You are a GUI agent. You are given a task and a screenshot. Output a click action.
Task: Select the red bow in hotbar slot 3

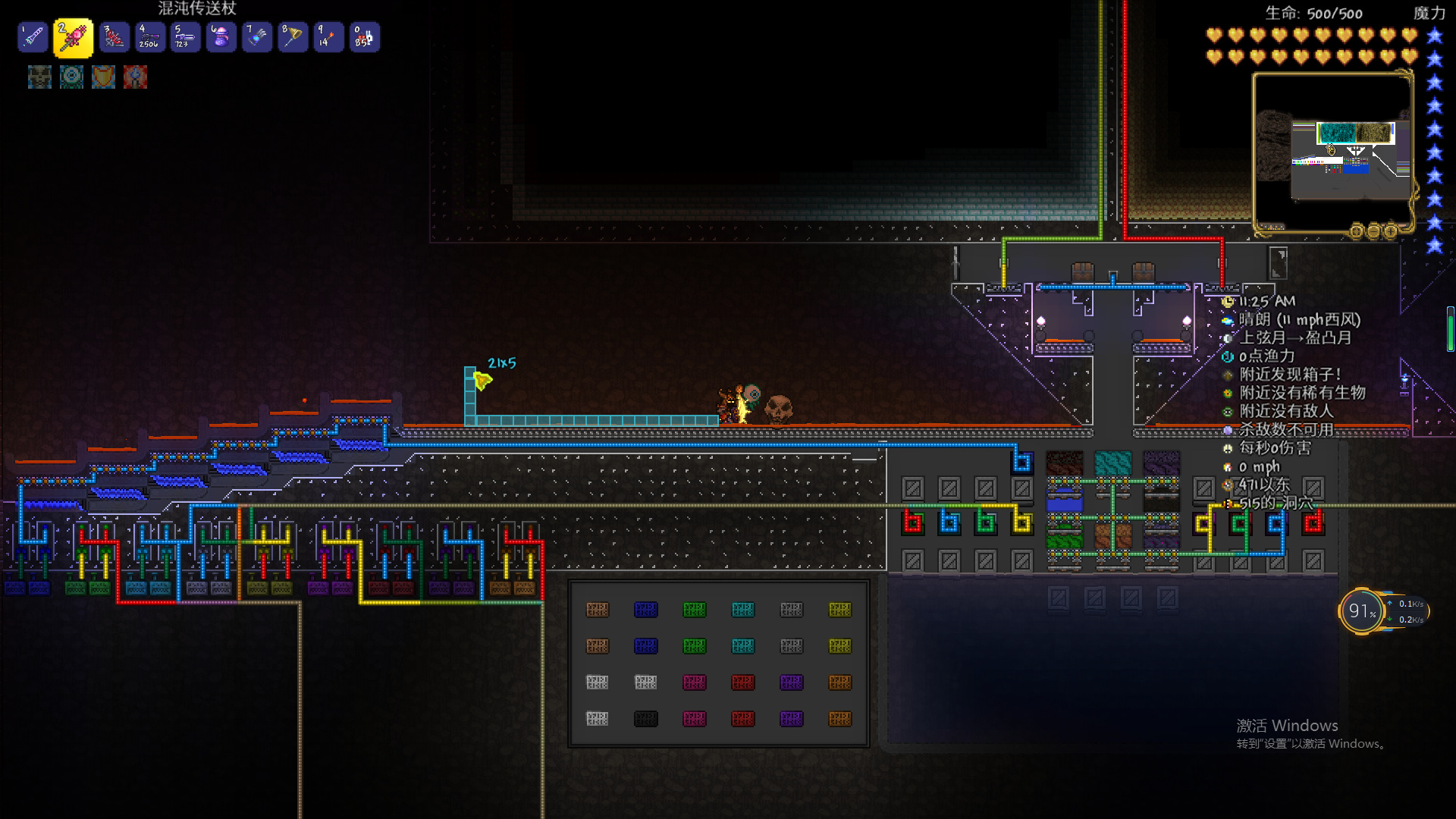pyautogui.click(x=114, y=37)
